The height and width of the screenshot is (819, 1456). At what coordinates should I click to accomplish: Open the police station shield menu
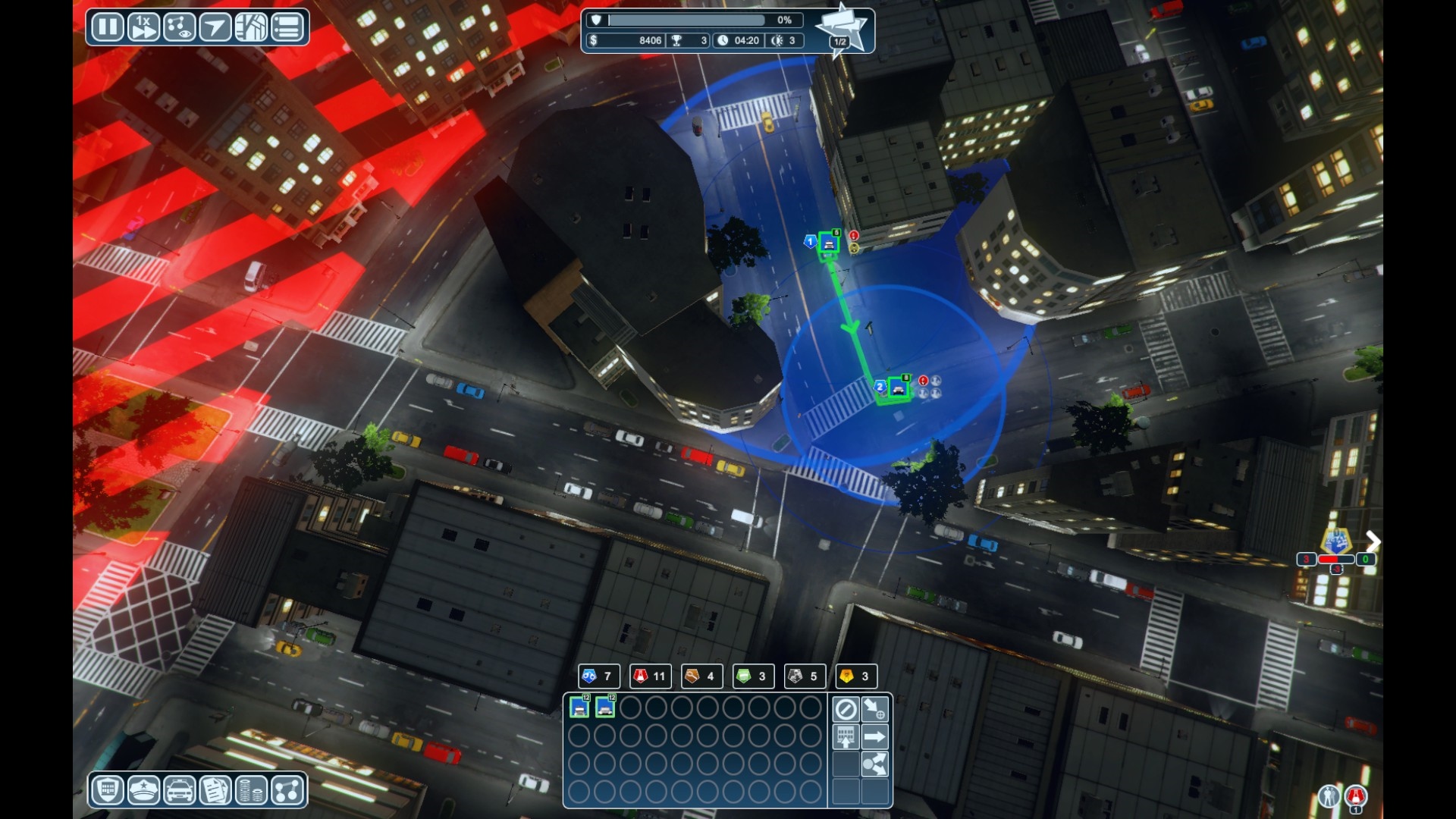(108, 791)
